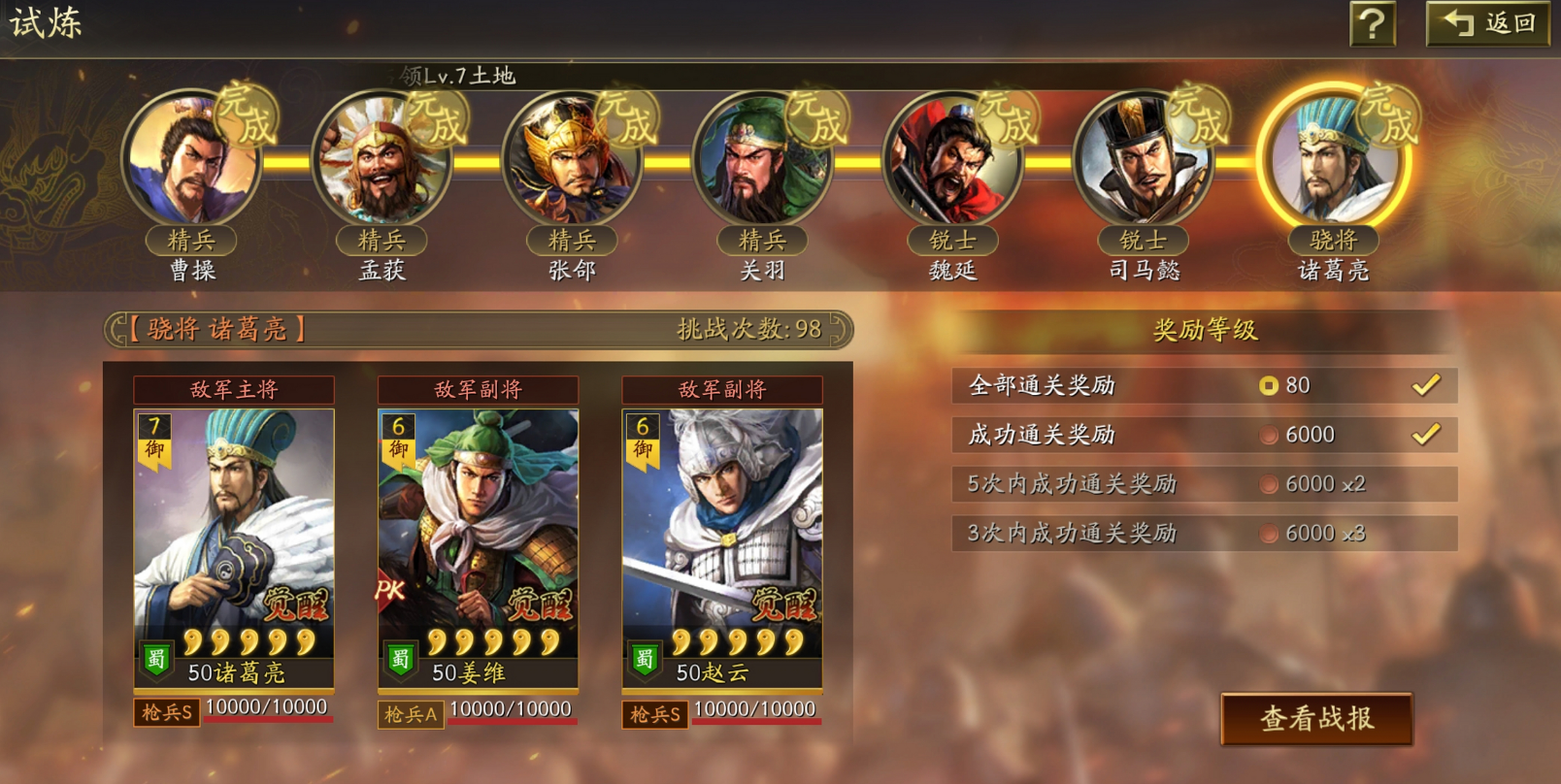
Task: Open the 查看战报 battle report
Action: click(1316, 719)
